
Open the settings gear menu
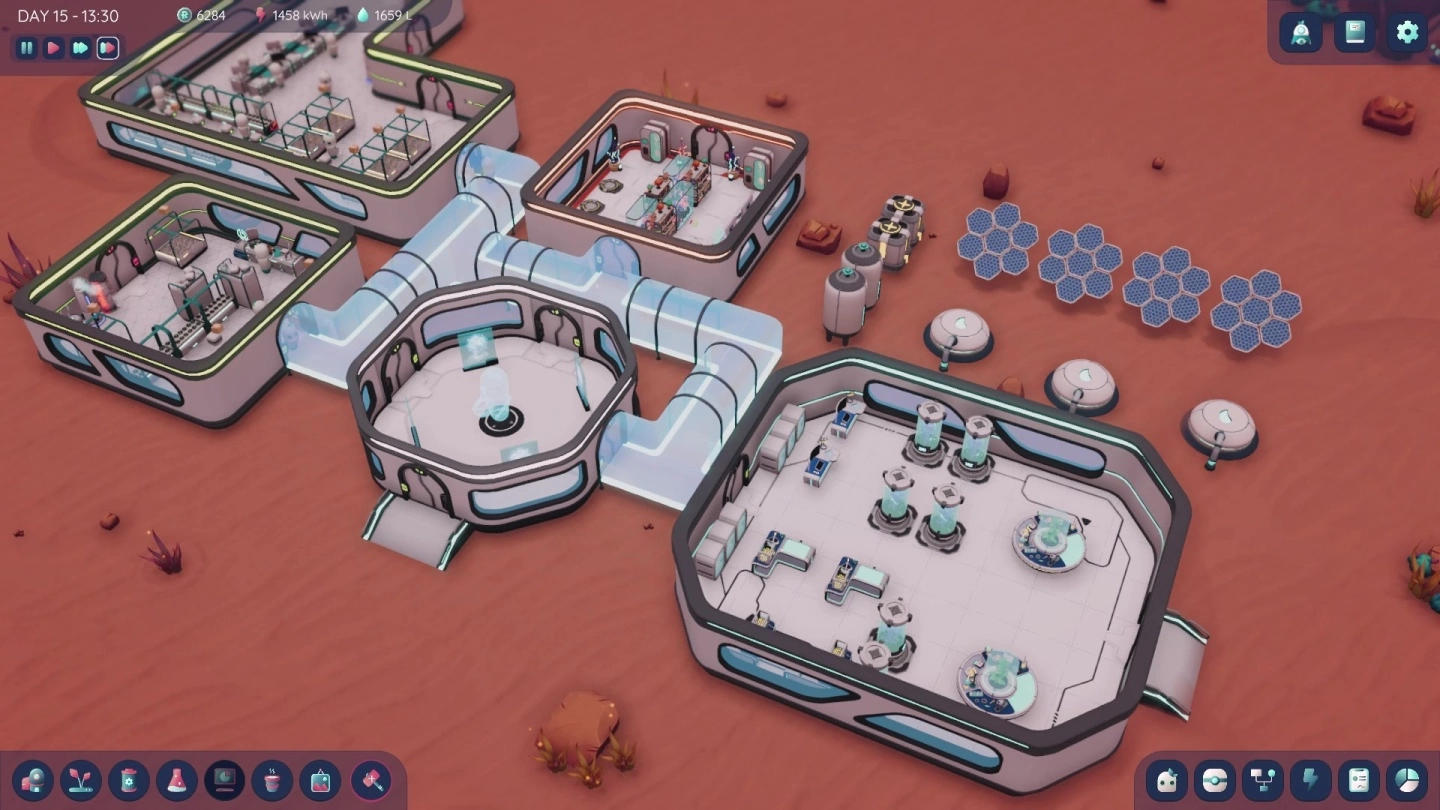[x=1406, y=33]
